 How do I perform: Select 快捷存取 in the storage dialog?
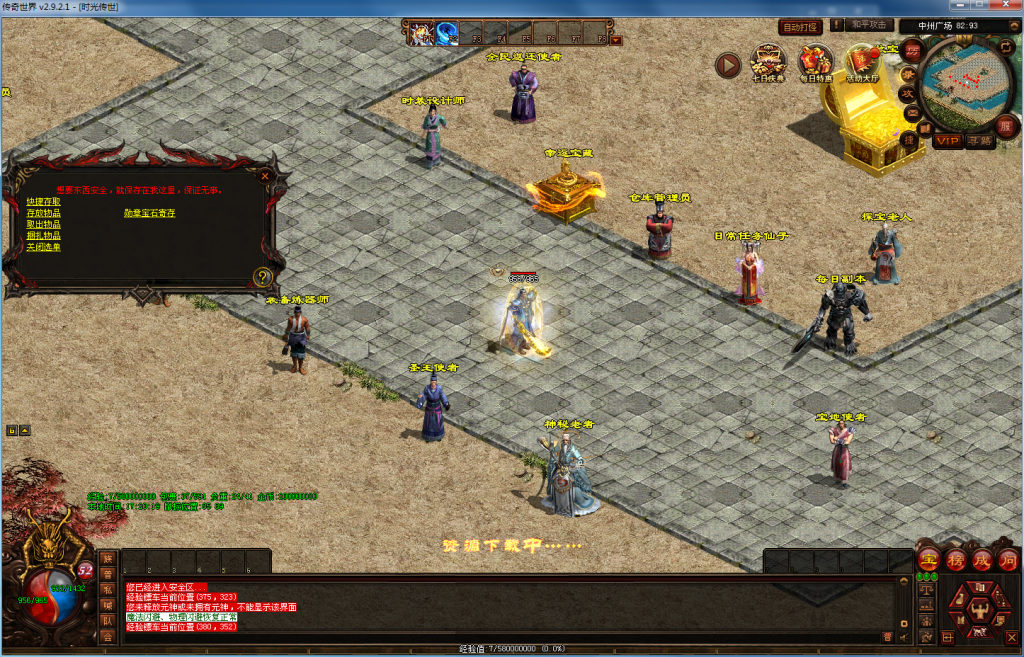click(x=43, y=202)
